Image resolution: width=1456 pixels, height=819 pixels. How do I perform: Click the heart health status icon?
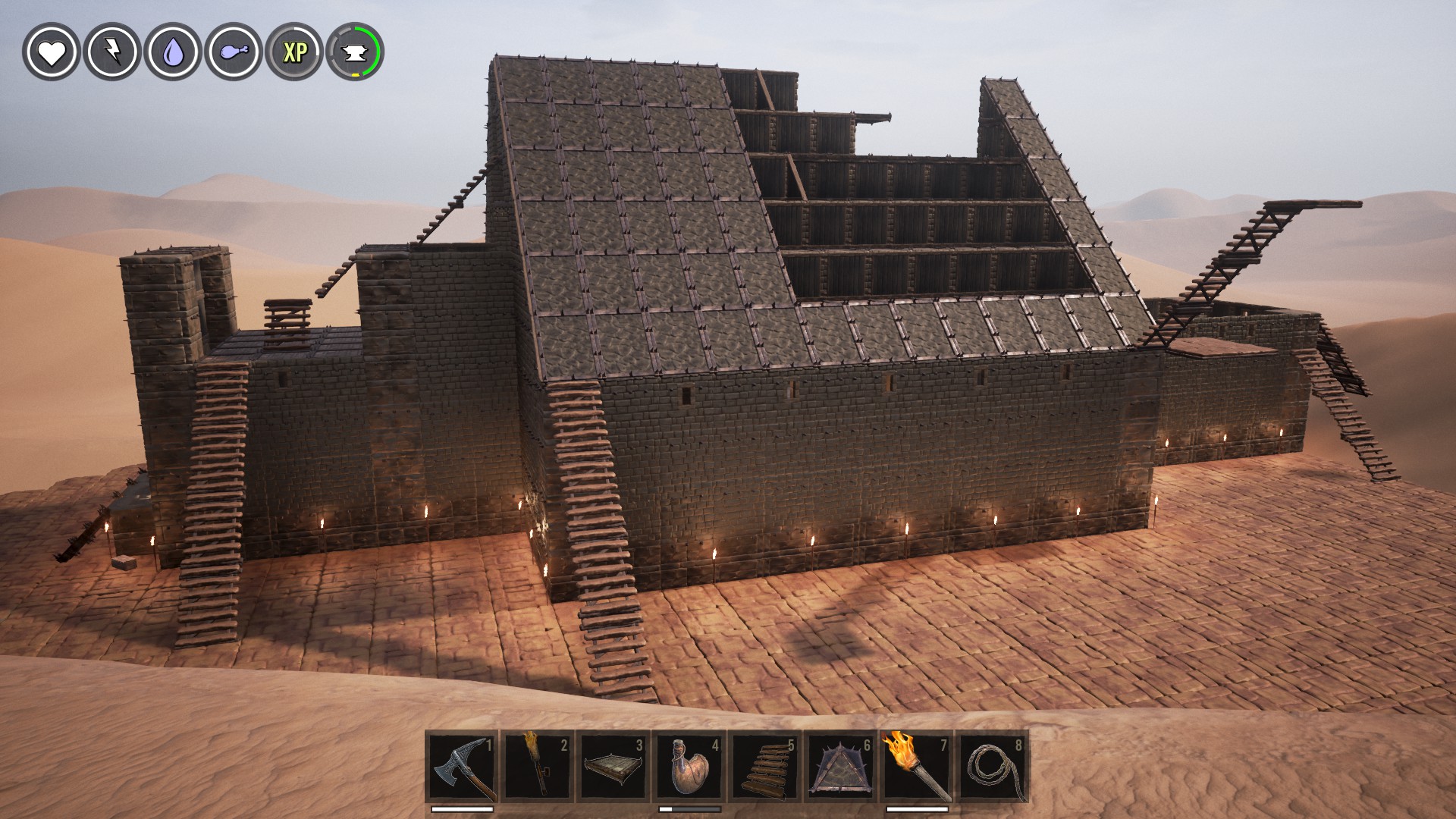51,52
